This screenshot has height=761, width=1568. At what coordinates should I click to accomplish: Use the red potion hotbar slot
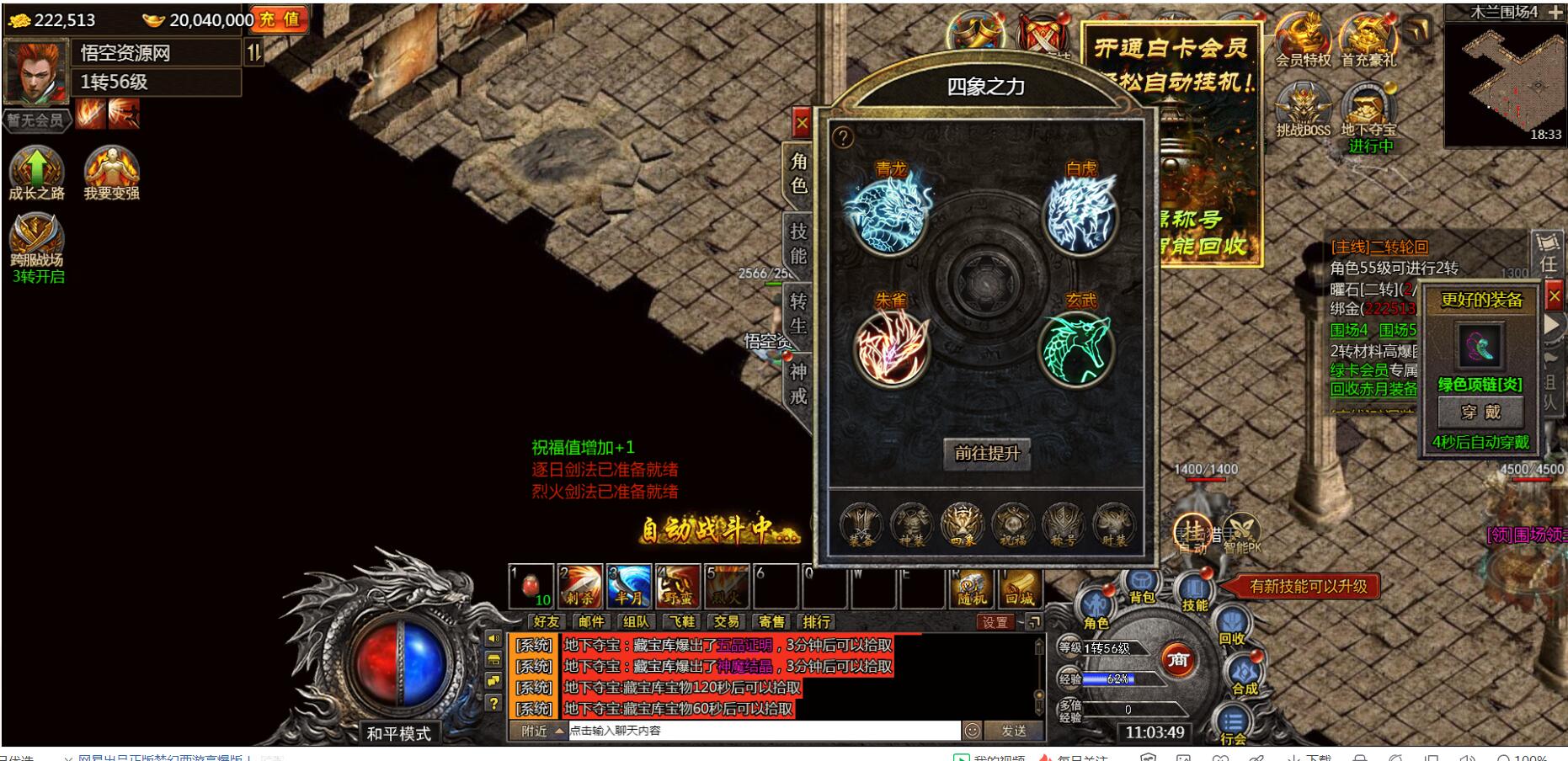pyautogui.click(x=531, y=586)
